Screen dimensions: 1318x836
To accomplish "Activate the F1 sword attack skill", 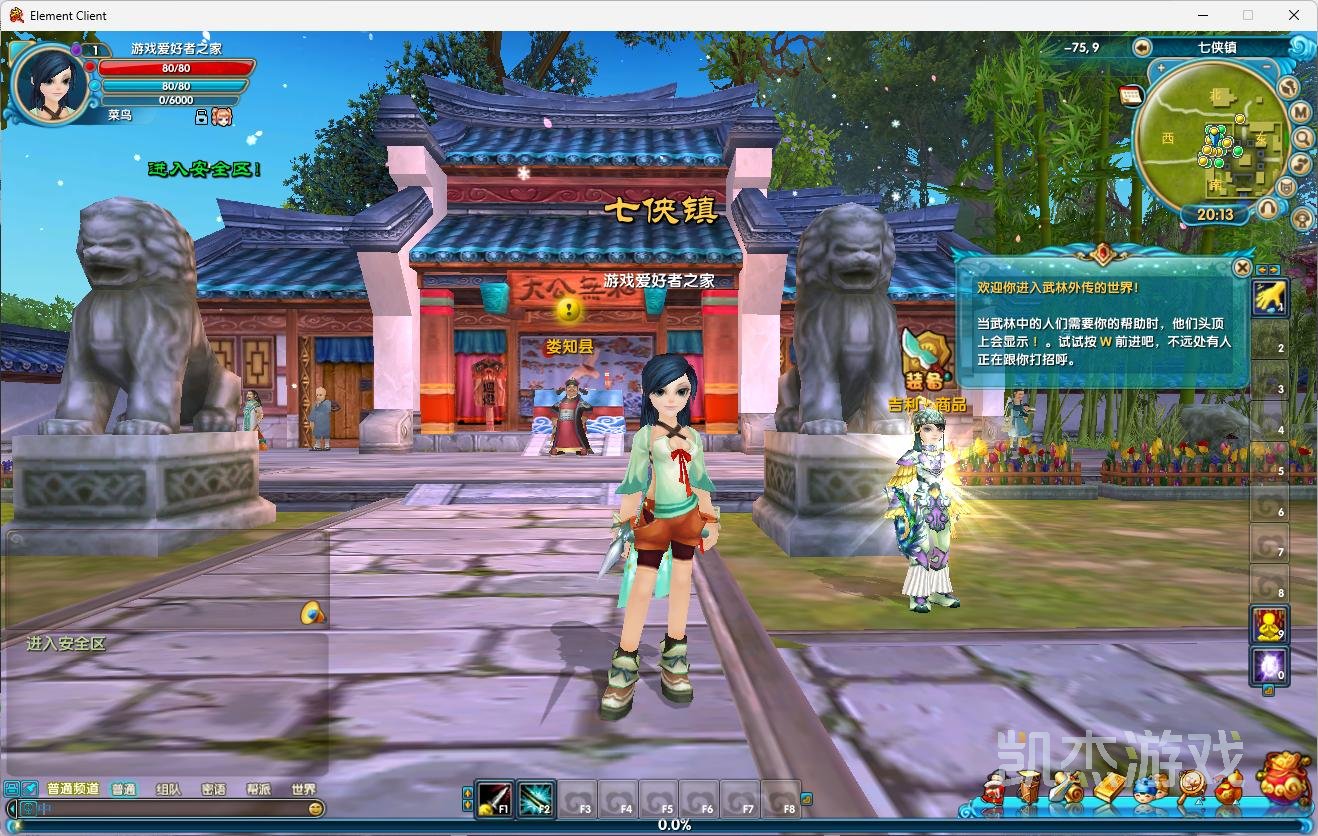I will point(494,799).
